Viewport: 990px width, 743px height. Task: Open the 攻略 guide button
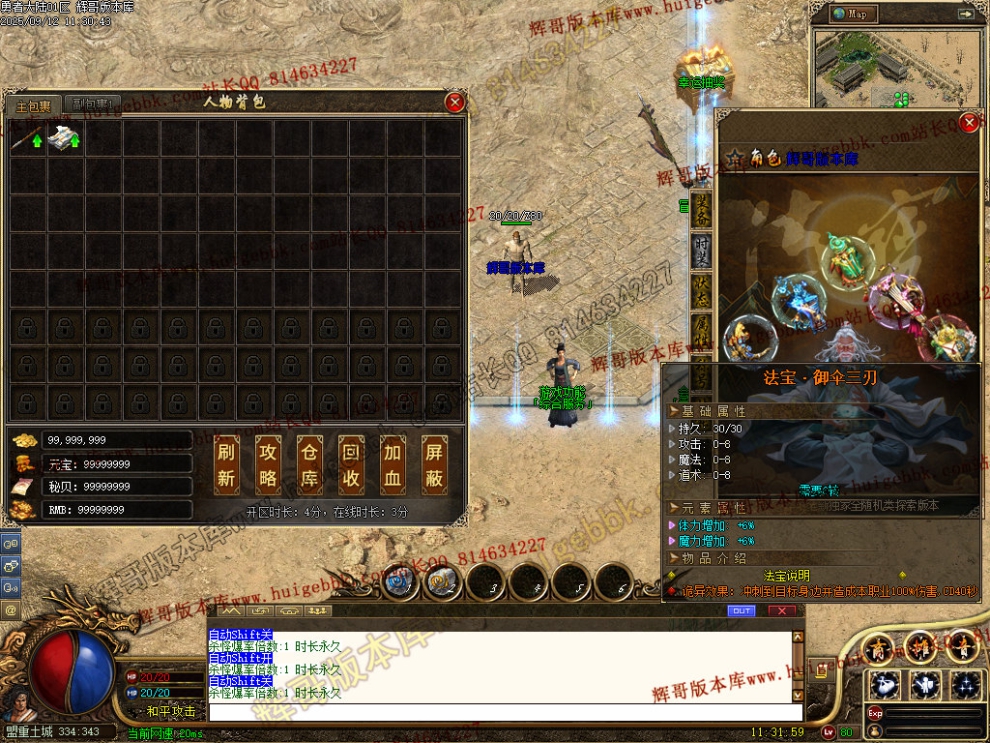[x=269, y=465]
